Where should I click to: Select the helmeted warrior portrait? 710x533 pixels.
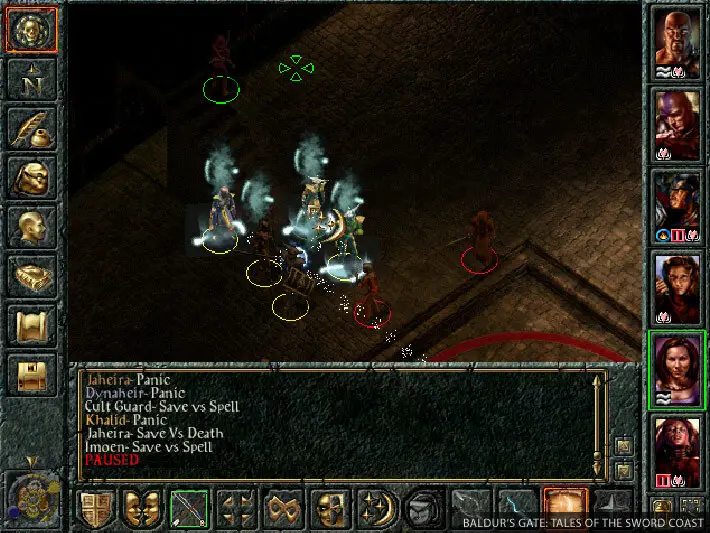pos(678,205)
